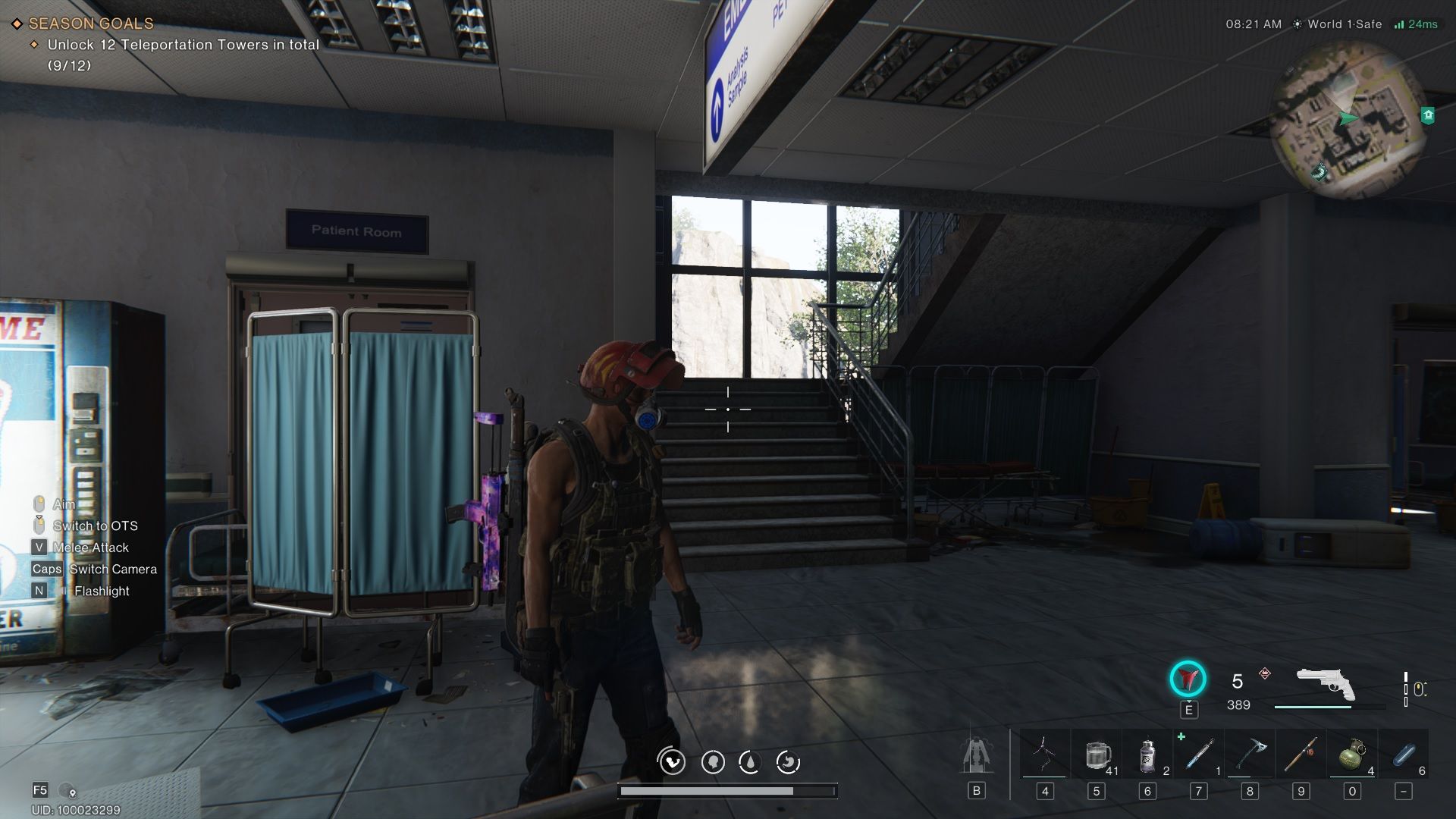This screenshot has width=1456, height=819.
Task: Click the capsule item in the last hotbar slot
Action: (x=1403, y=753)
